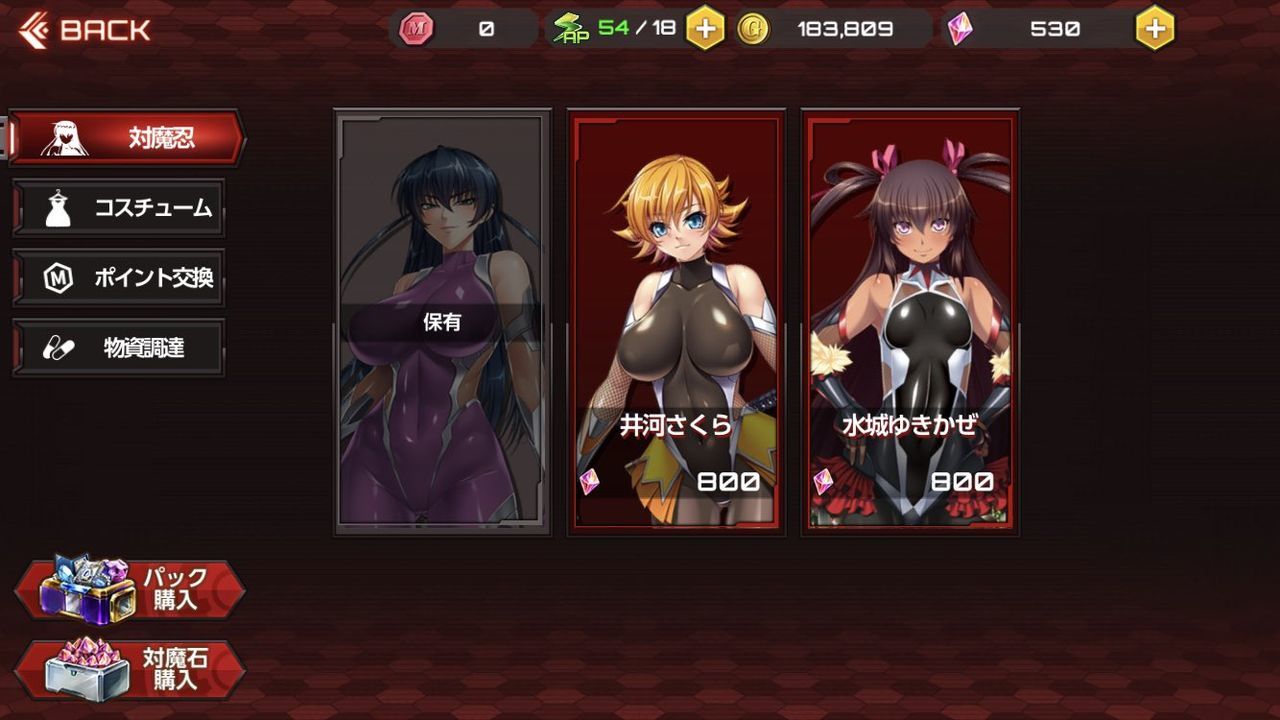Select the ポイント交換 tab
1280x720 pixels.
pos(120,278)
